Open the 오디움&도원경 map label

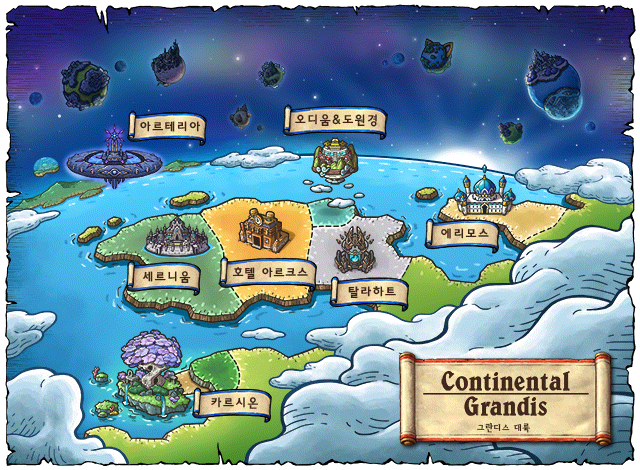pyautogui.click(x=335, y=120)
